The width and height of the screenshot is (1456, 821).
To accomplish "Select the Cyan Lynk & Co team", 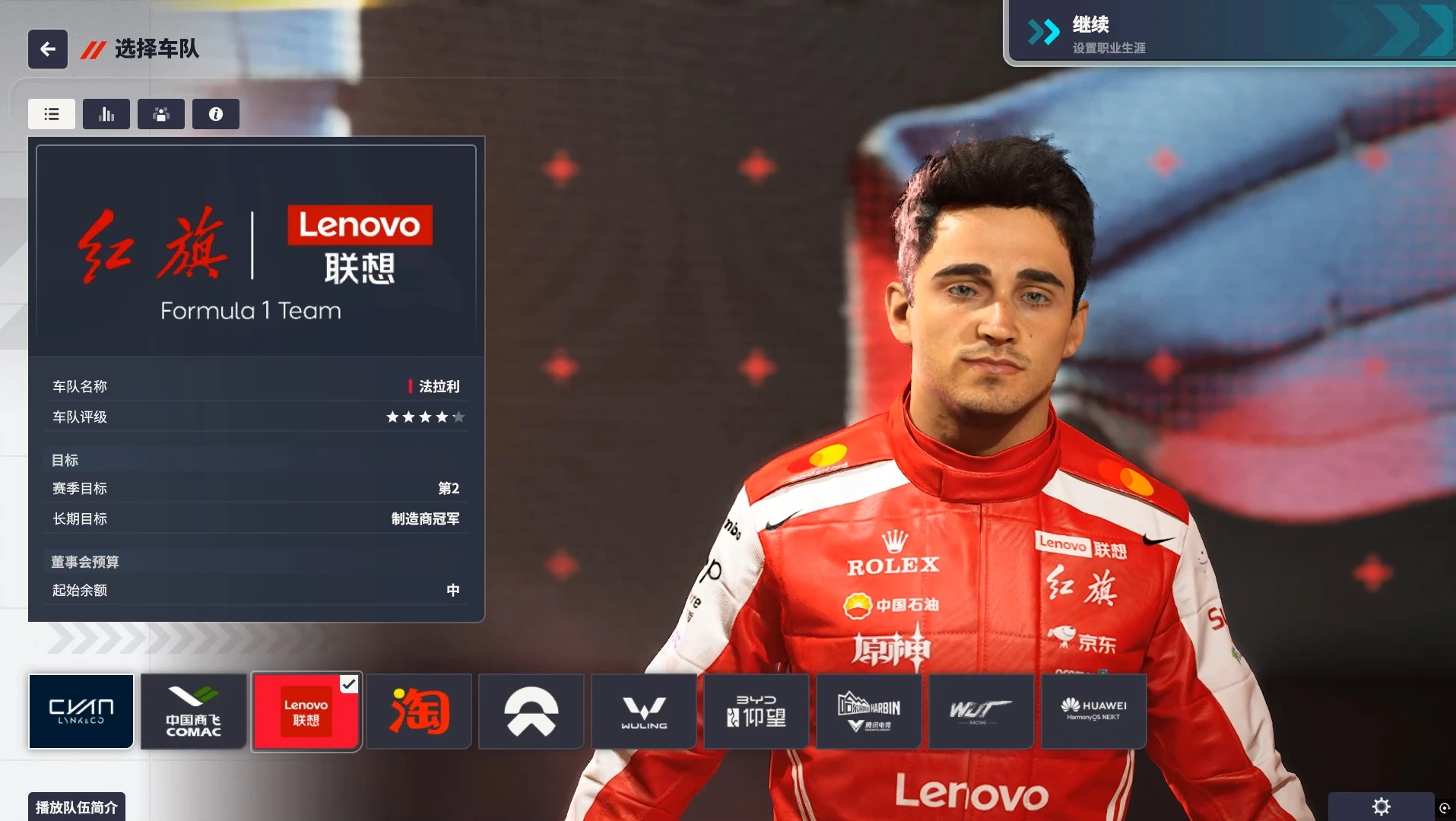I will pos(81,712).
